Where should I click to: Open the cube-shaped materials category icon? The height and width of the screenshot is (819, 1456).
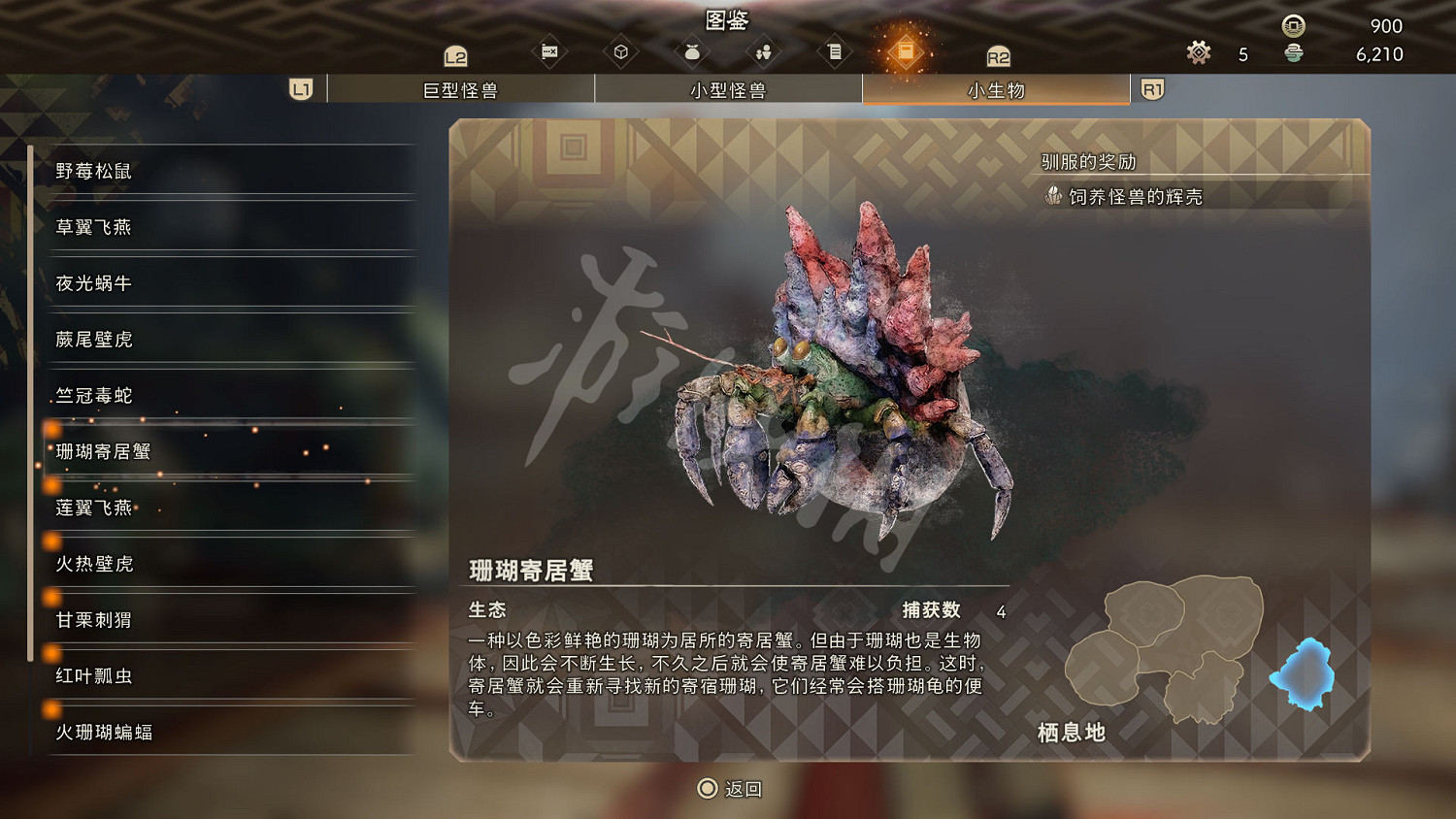621,50
